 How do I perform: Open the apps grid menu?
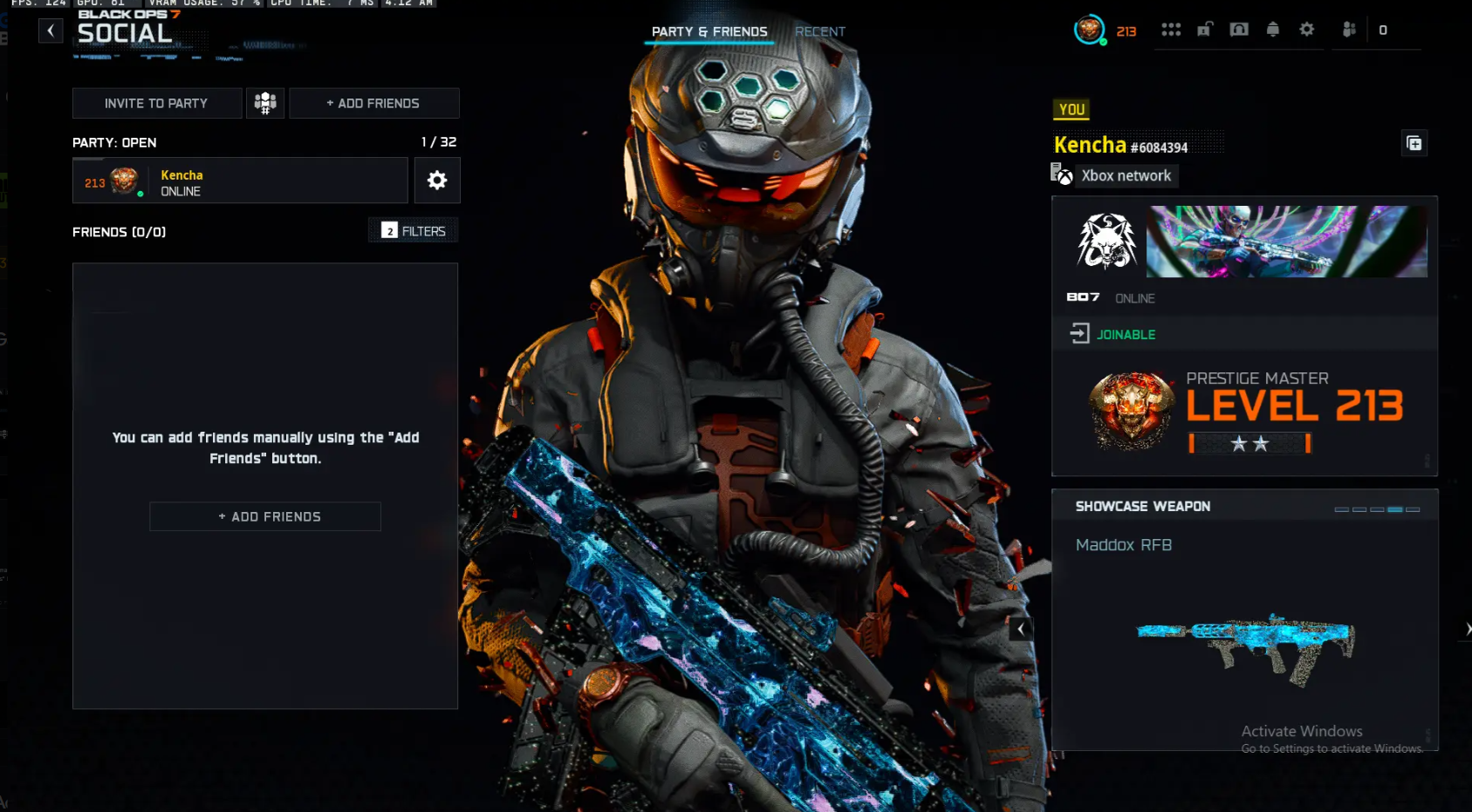coord(1171,29)
